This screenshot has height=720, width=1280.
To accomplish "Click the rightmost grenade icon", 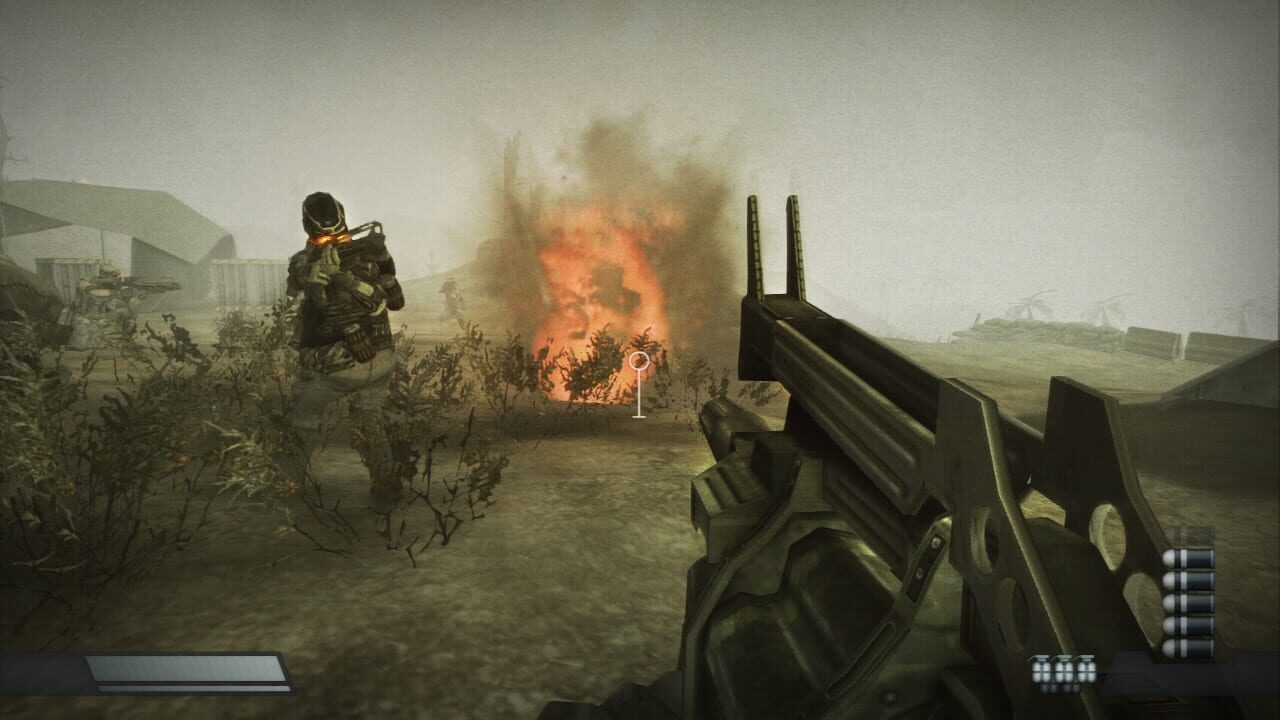I will [1086, 667].
